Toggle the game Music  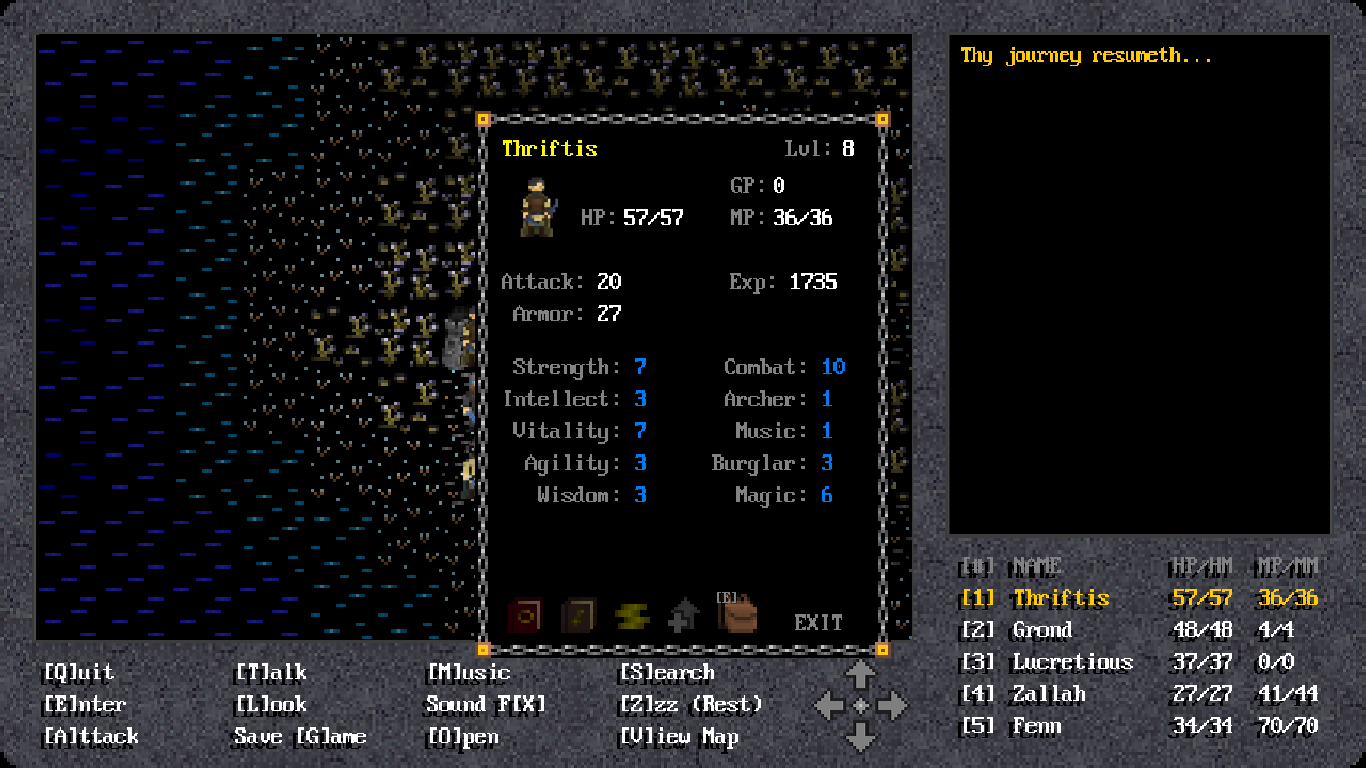[466, 672]
